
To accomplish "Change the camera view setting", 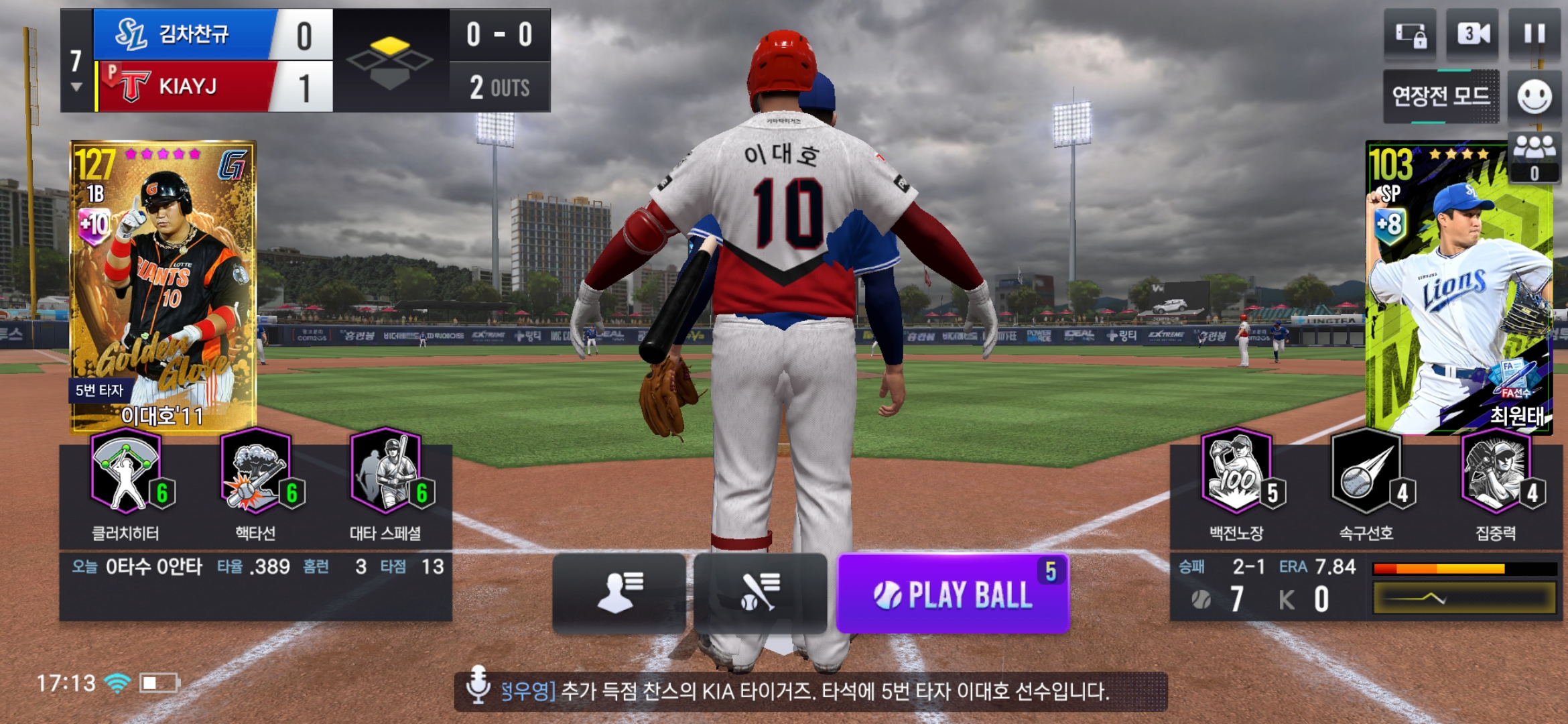I will [x=1472, y=35].
